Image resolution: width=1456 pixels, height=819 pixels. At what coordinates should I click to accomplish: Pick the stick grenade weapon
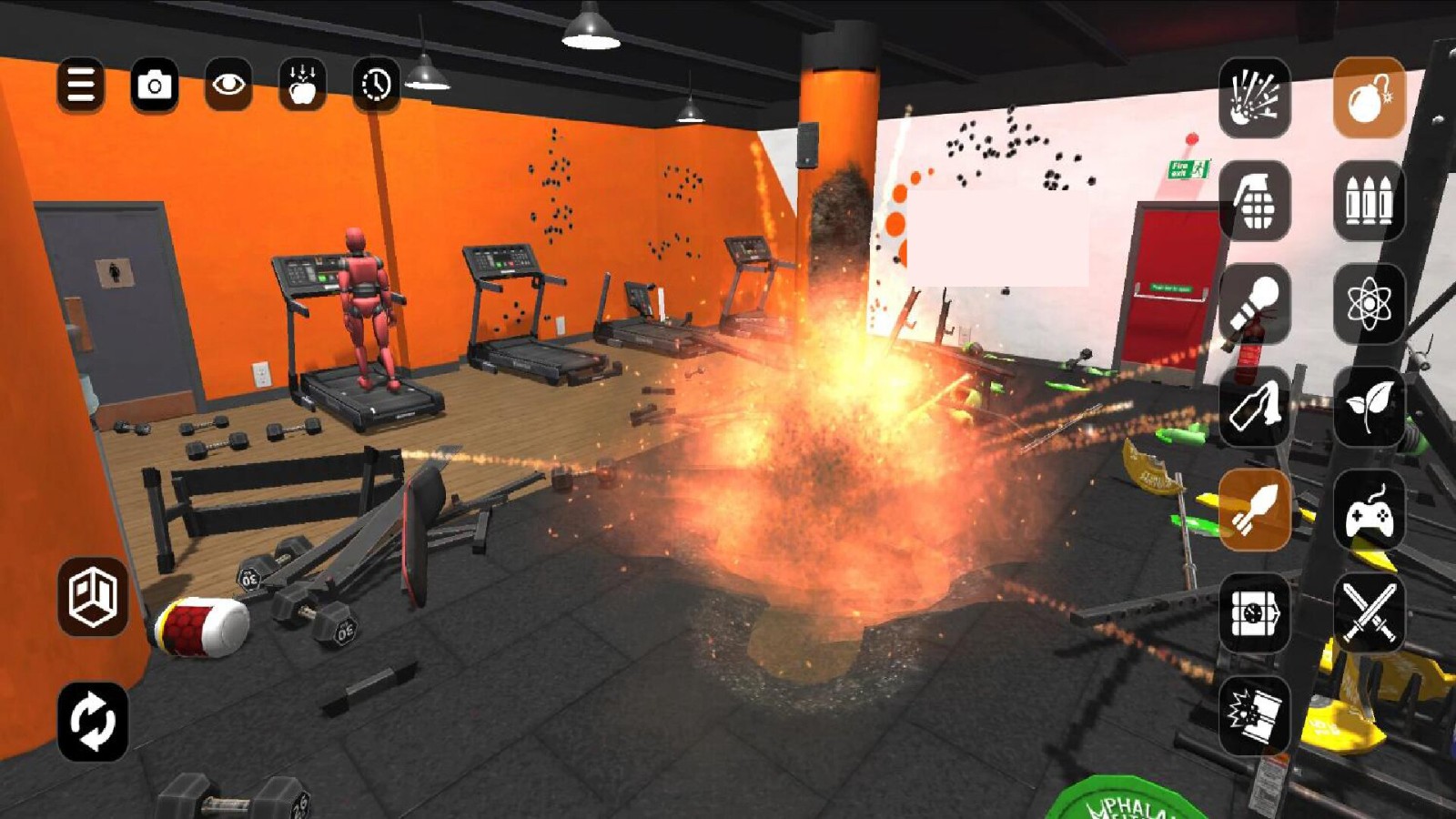(1254, 304)
